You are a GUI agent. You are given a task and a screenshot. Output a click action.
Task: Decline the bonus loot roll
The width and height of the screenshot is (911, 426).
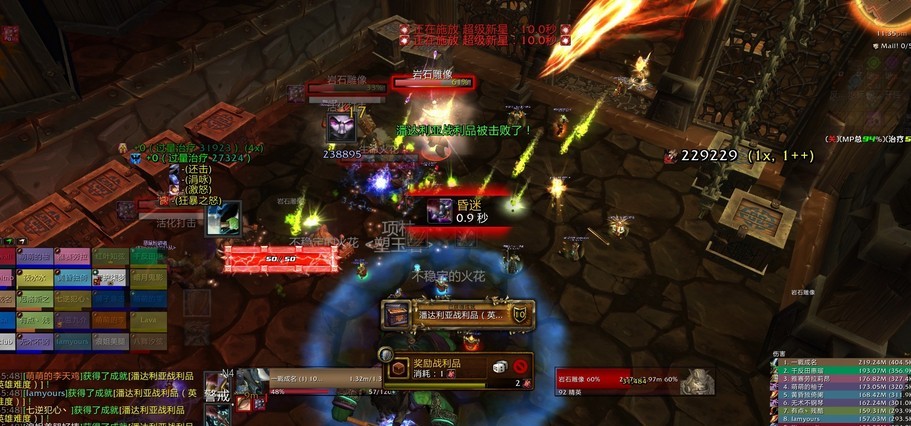point(520,368)
